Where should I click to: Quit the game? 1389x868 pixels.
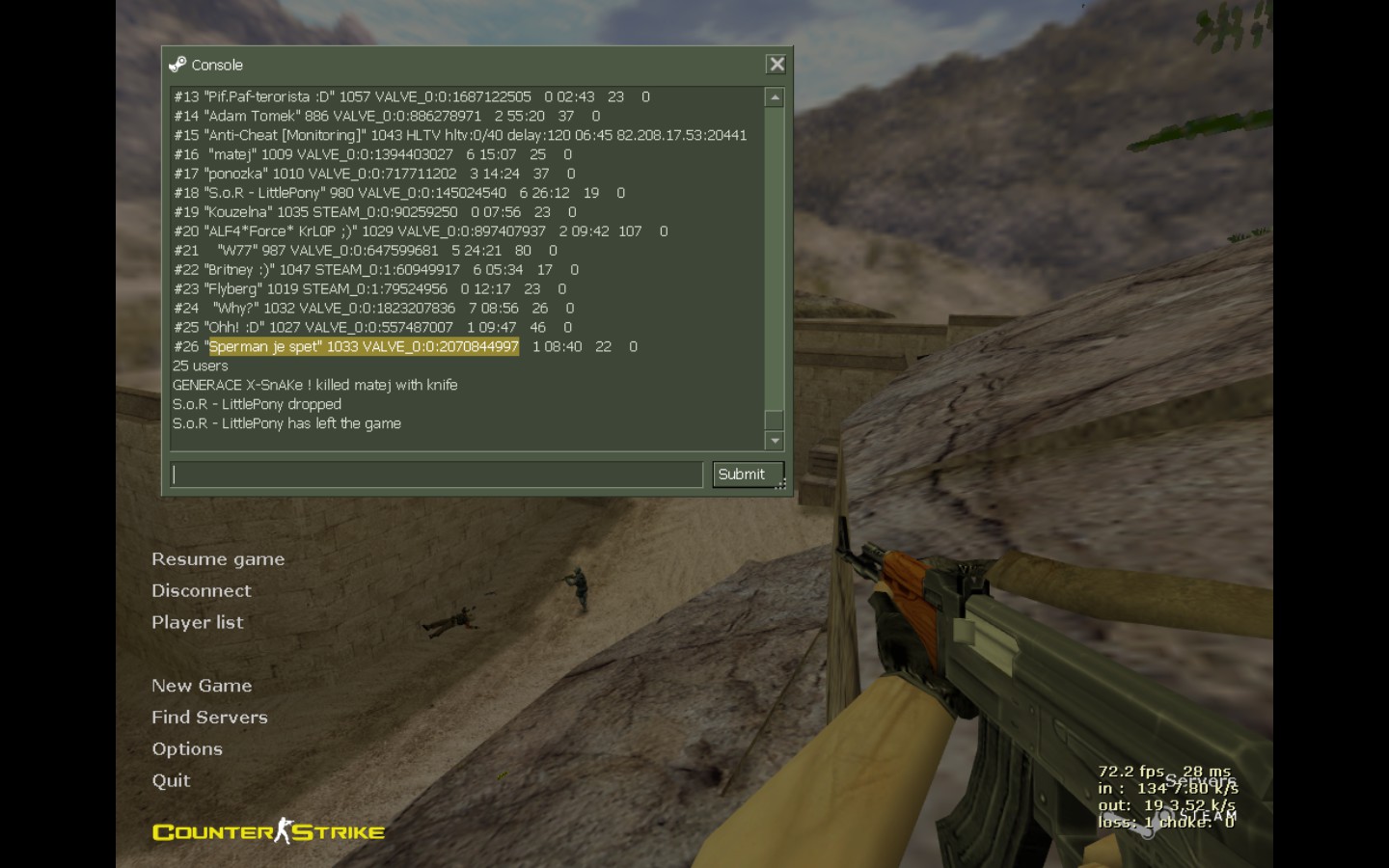click(x=171, y=781)
